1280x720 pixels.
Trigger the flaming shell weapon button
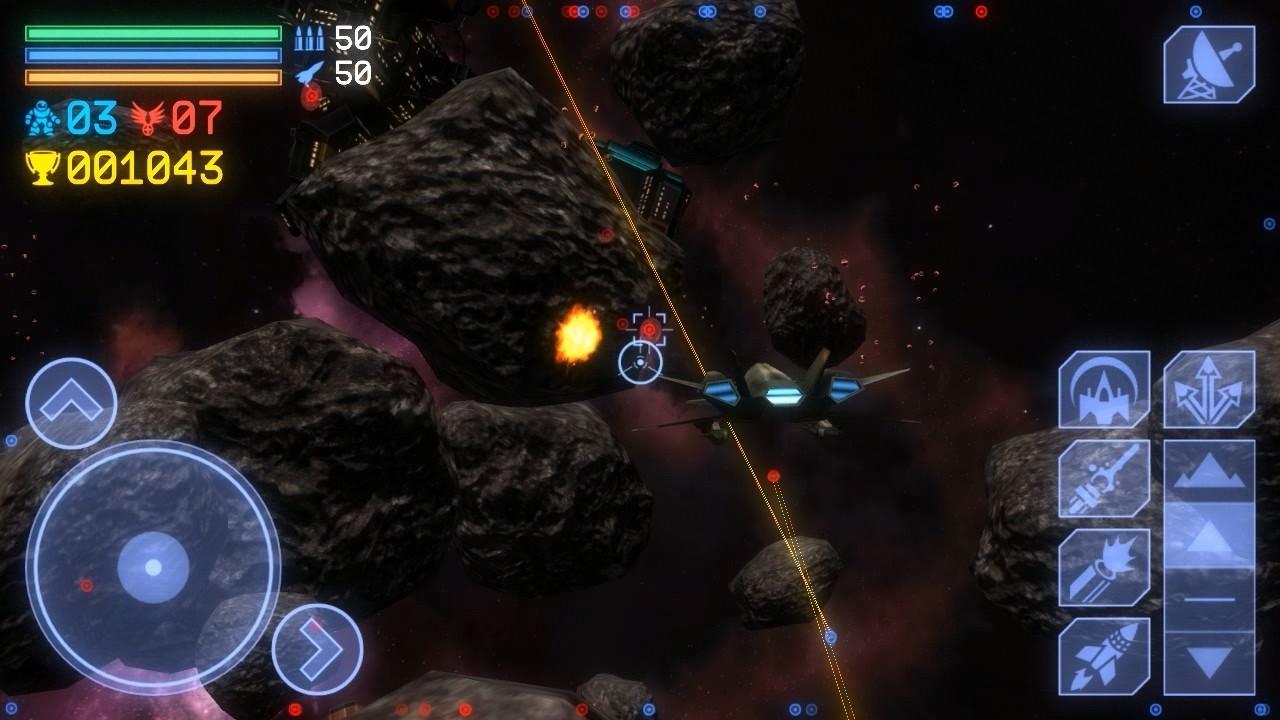[x=1103, y=568]
